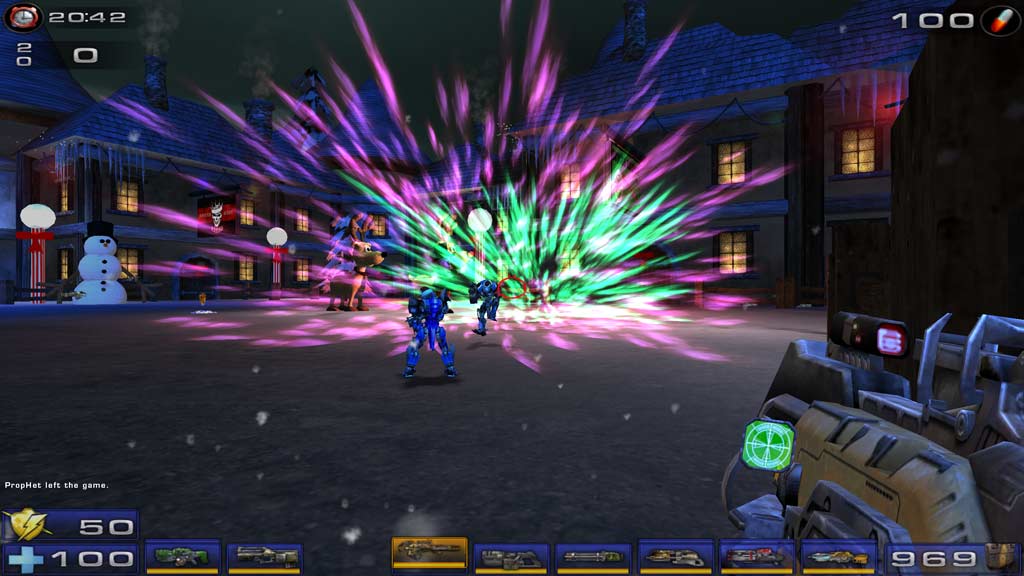
Task: Click the highlighted gold active weapon slot
Action: (x=429, y=552)
